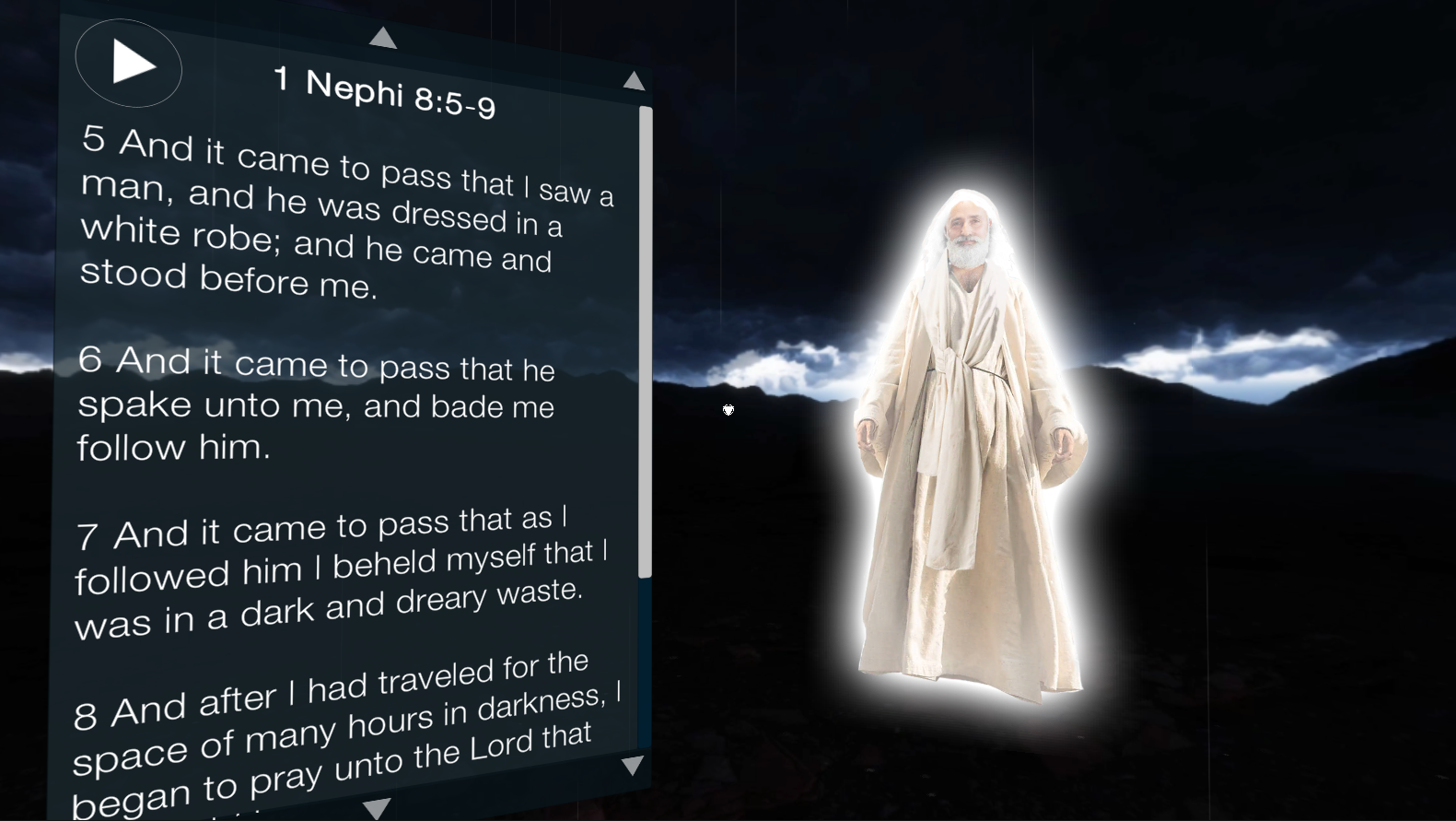Screen dimensions: 1456x821
Task: Click the 1 Nephi 8:5-9 heading
Action: click(x=387, y=89)
